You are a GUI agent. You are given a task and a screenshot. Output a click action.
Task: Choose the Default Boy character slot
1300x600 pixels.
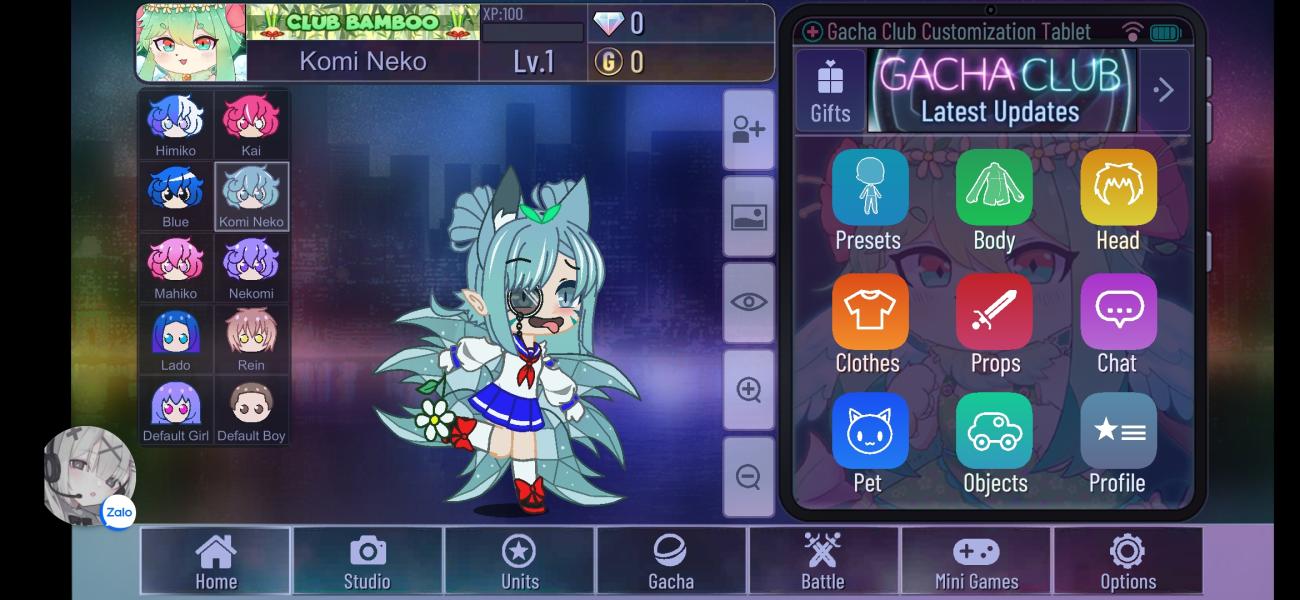[251, 410]
